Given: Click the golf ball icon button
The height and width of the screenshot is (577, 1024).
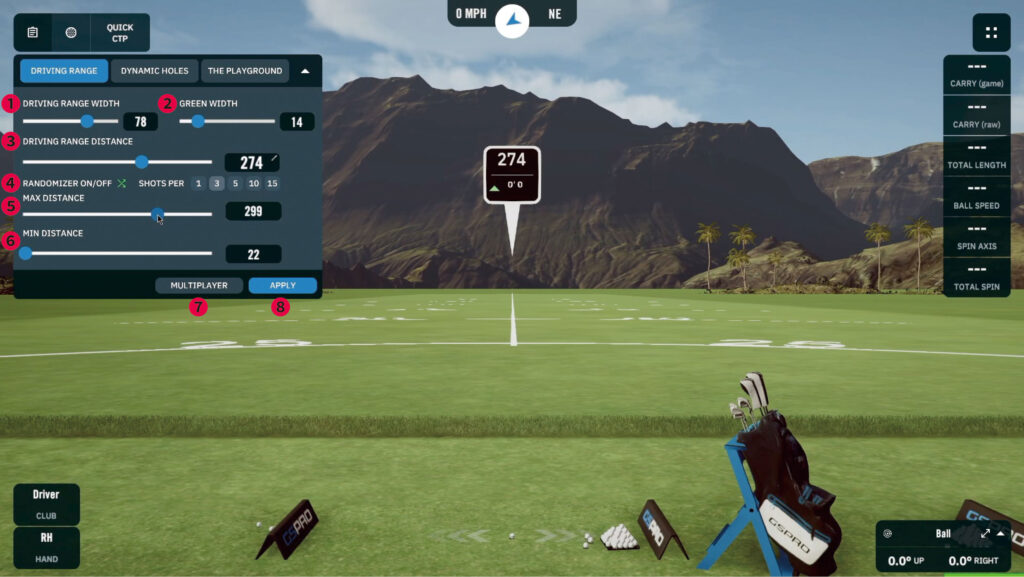Looking at the screenshot, I should pos(71,33).
